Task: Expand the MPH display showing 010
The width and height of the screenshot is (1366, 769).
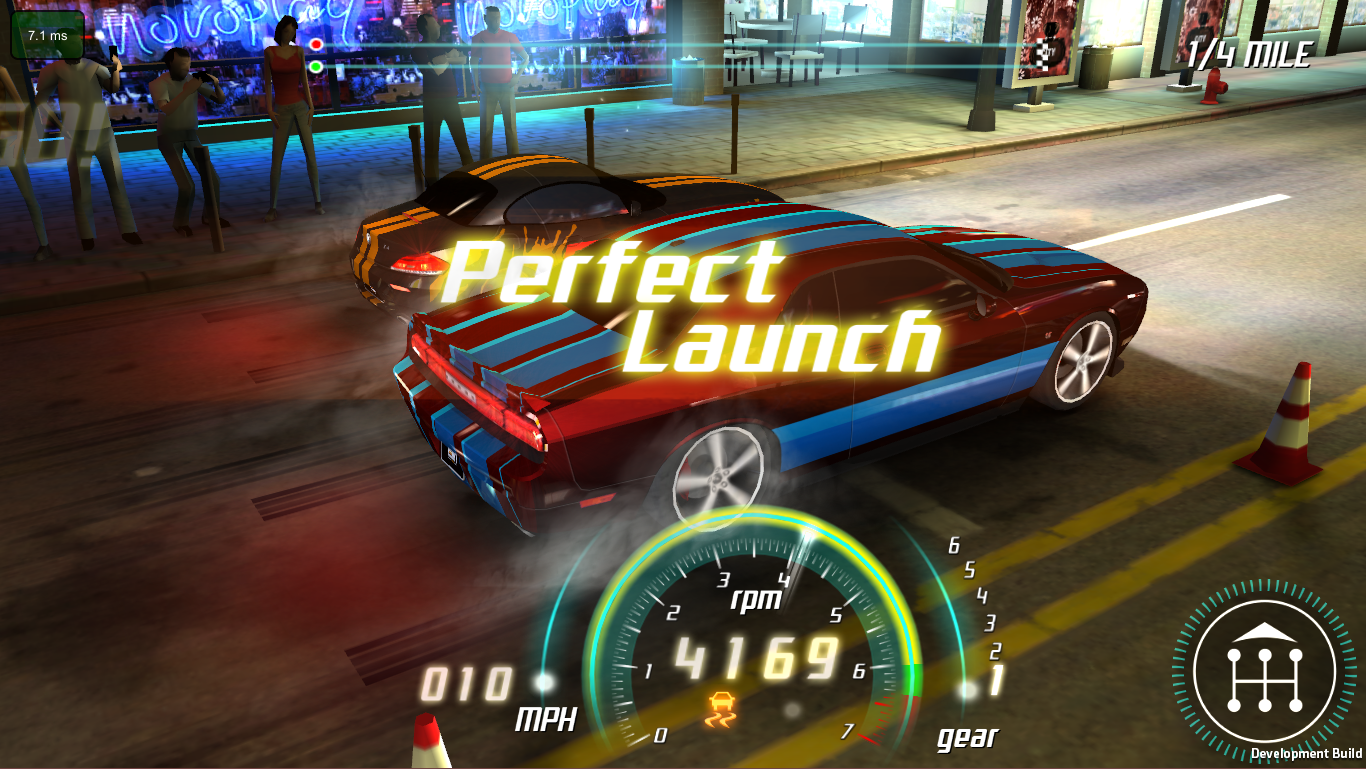Action: tap(470, 687)
